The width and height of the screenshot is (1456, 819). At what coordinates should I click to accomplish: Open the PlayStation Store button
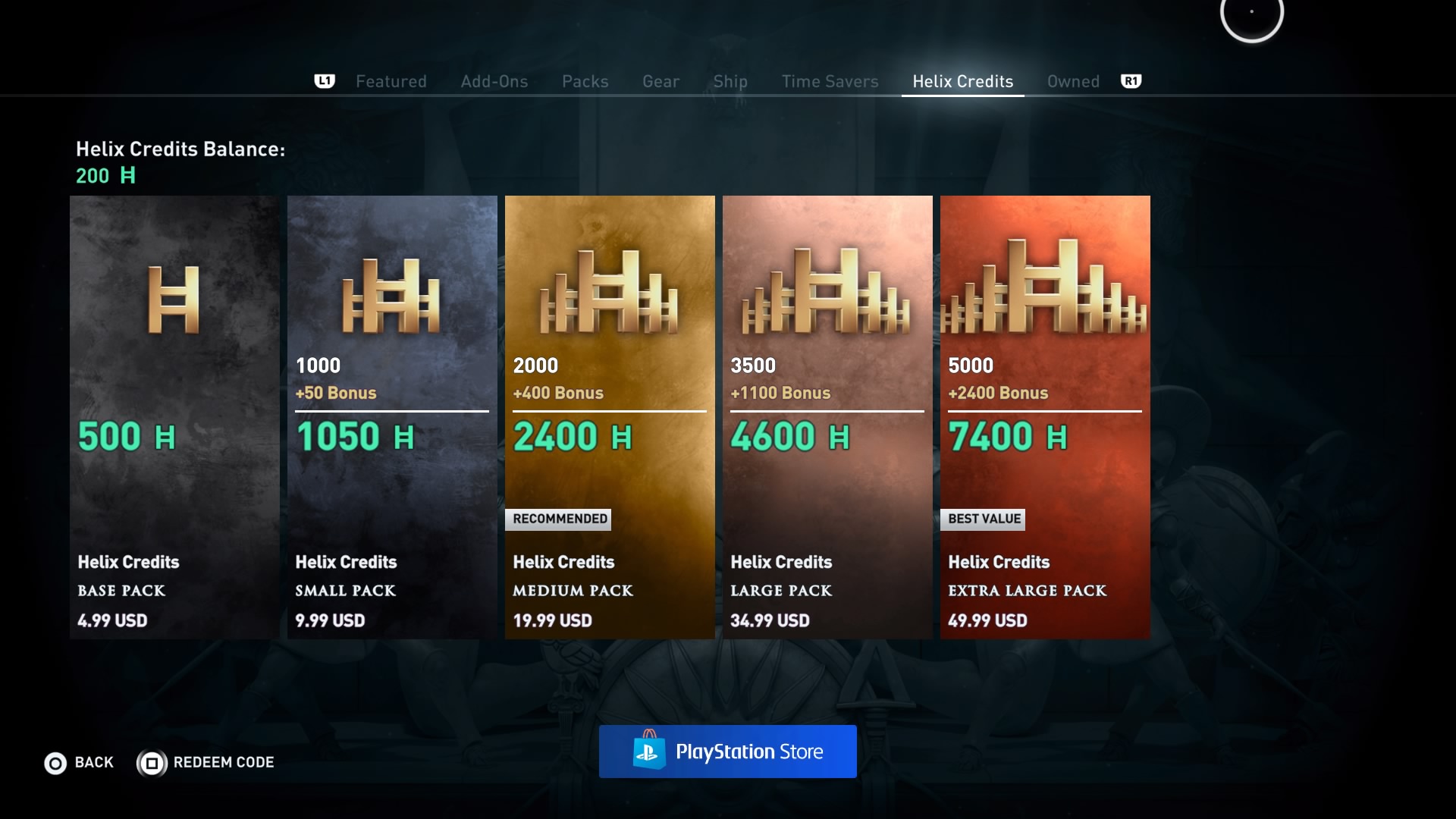728,752
